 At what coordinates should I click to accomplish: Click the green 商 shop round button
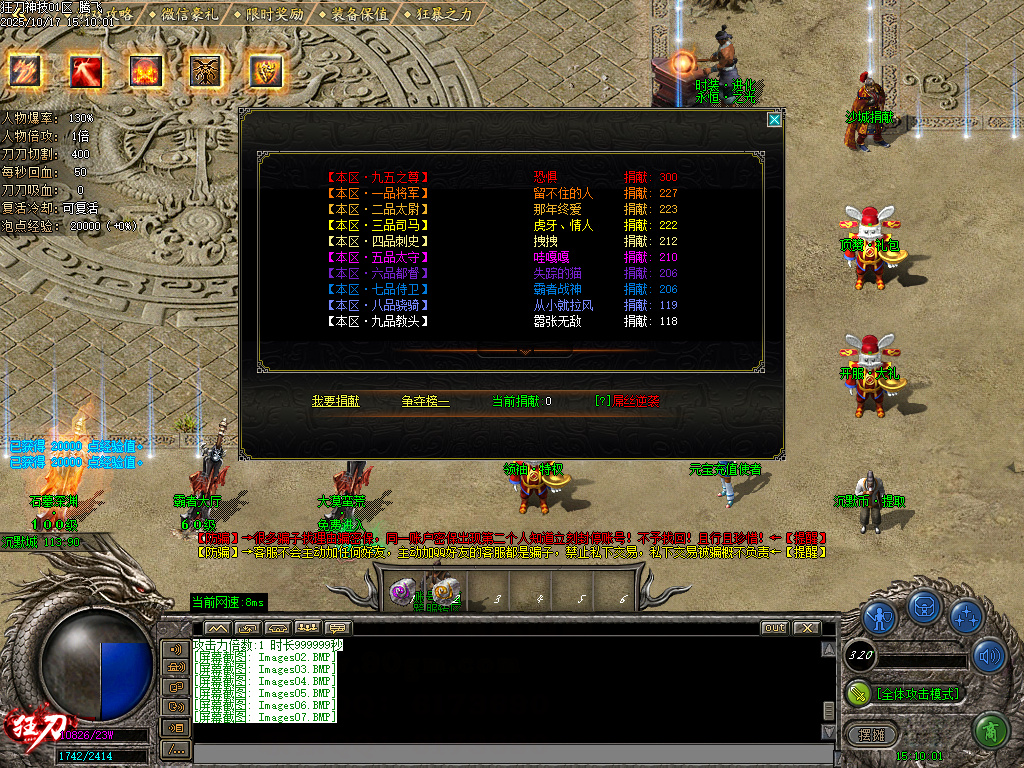pos(989,731)
